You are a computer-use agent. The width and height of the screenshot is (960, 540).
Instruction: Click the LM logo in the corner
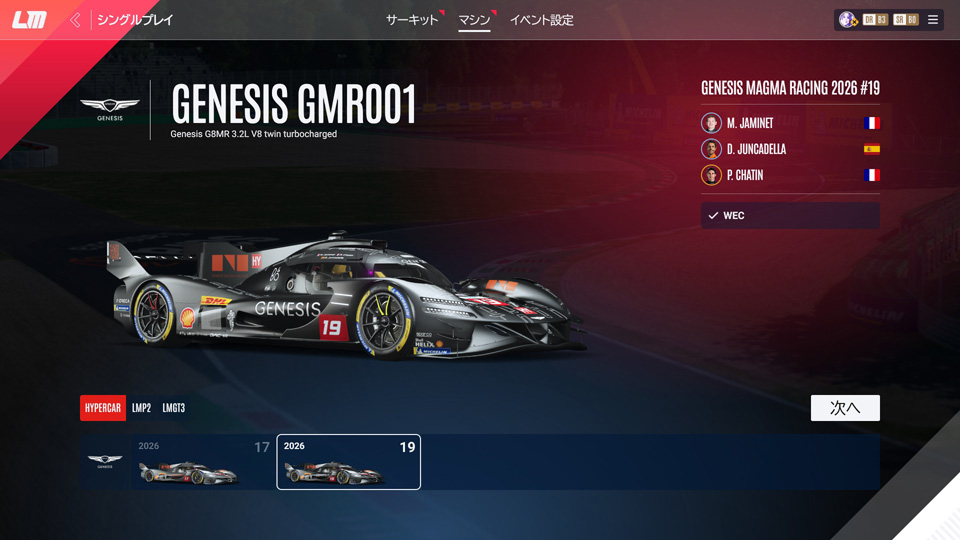(x=29, y=20)
